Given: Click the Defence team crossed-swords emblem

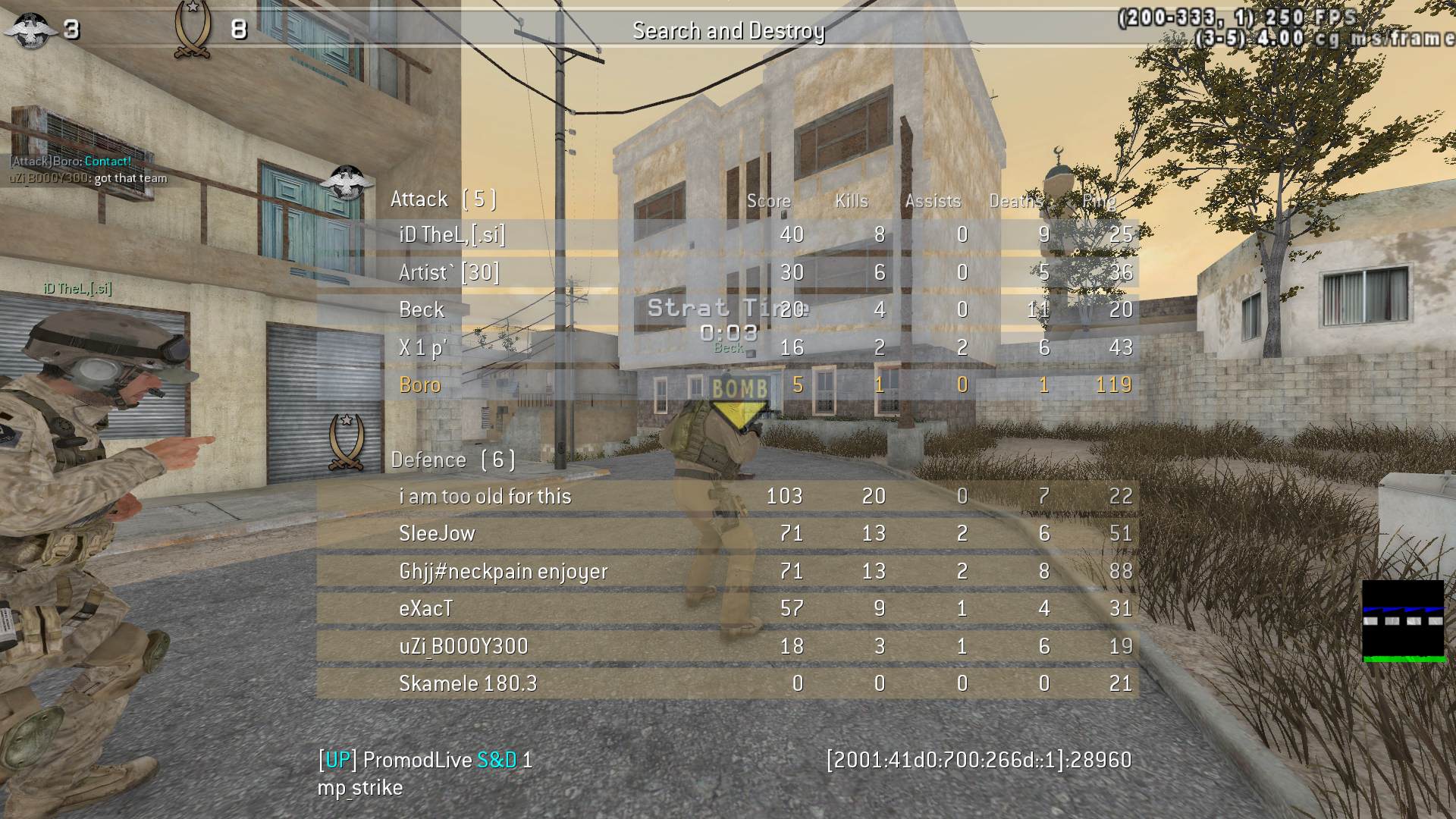Looking at the screenshot, I should (x=346, y=443).
